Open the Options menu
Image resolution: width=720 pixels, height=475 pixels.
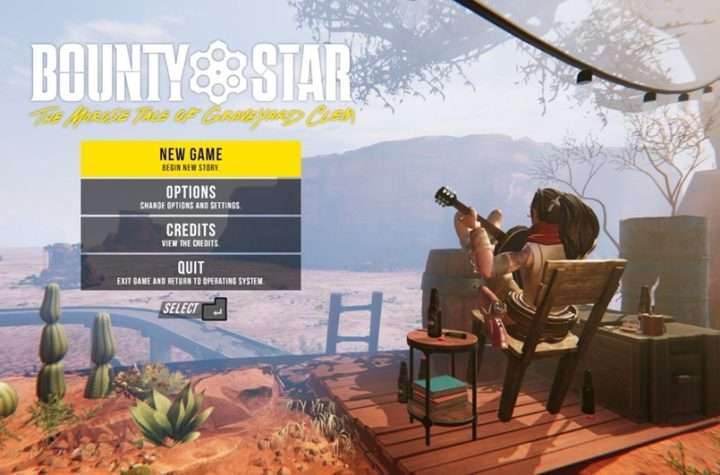190,196
